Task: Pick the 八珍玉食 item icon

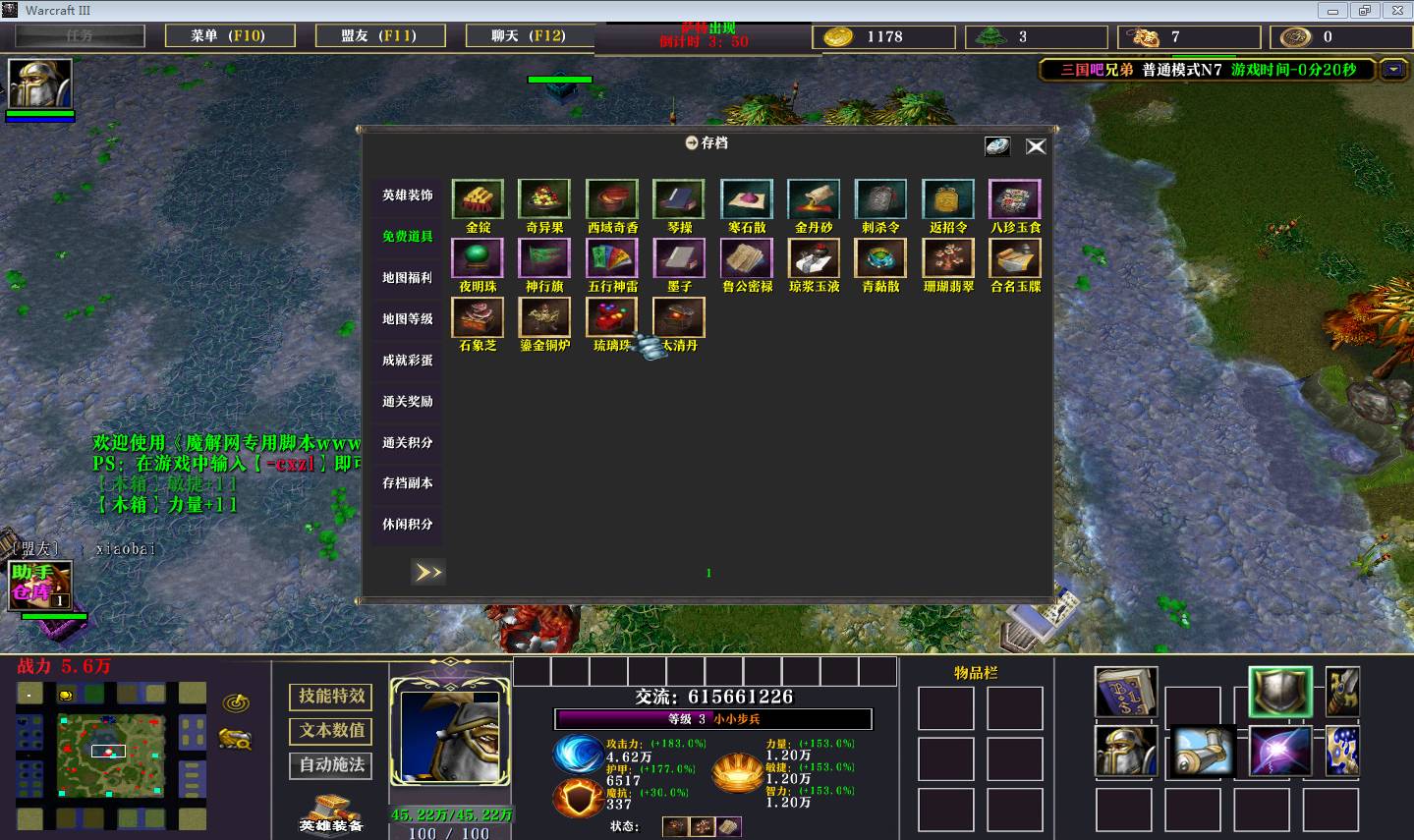Action: [1015, 199]
